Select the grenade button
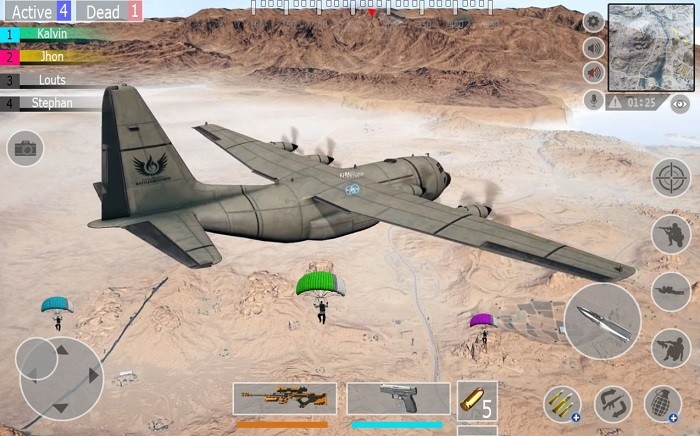Image resolution: width=700 pixels, height=436 pixels. [x=662, y=404]
